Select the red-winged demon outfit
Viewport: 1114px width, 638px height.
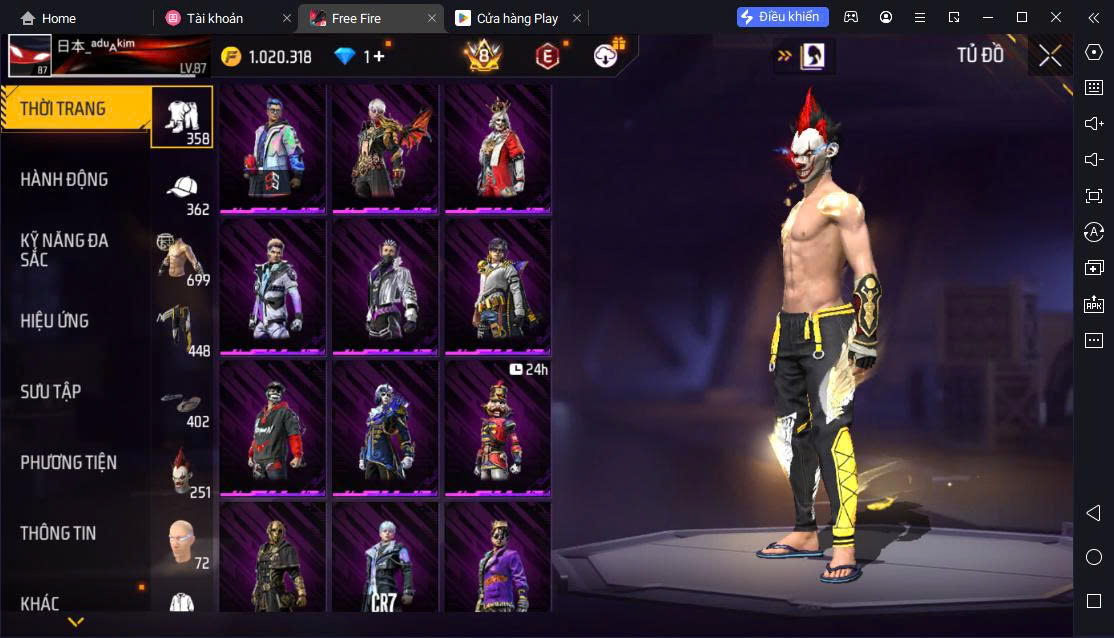coord(385,148)
